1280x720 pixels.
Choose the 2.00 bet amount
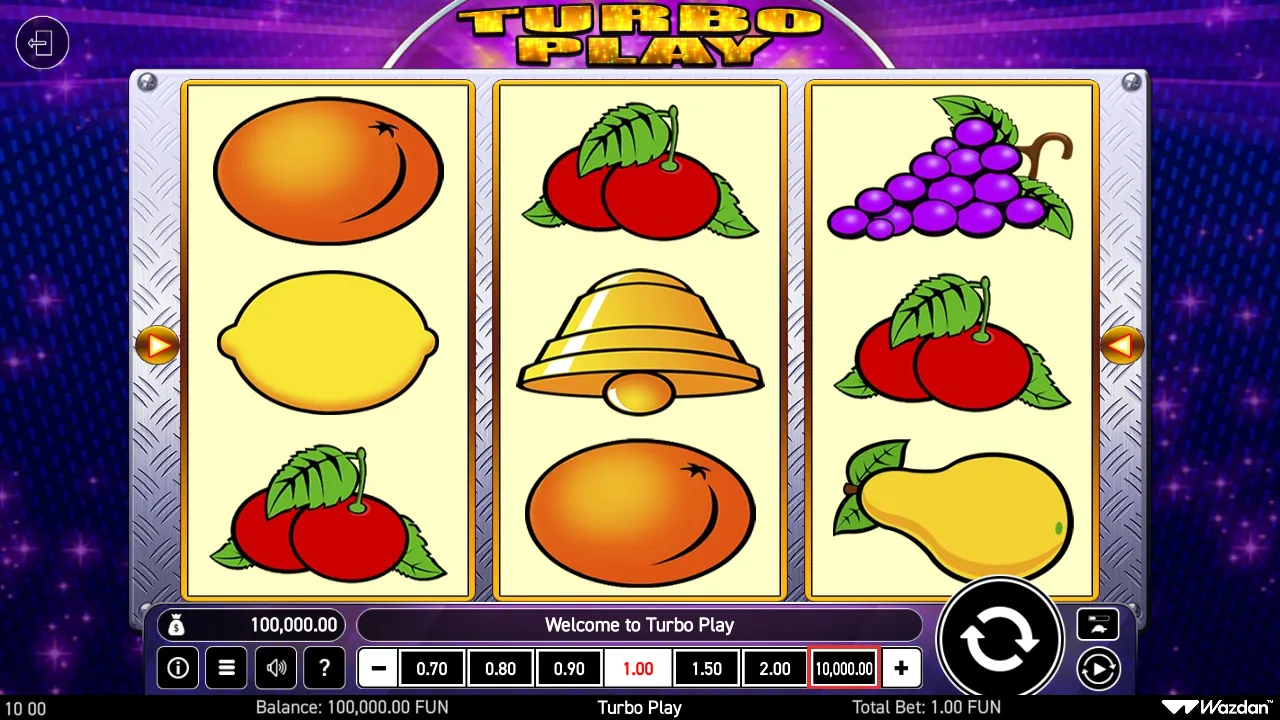775,668
